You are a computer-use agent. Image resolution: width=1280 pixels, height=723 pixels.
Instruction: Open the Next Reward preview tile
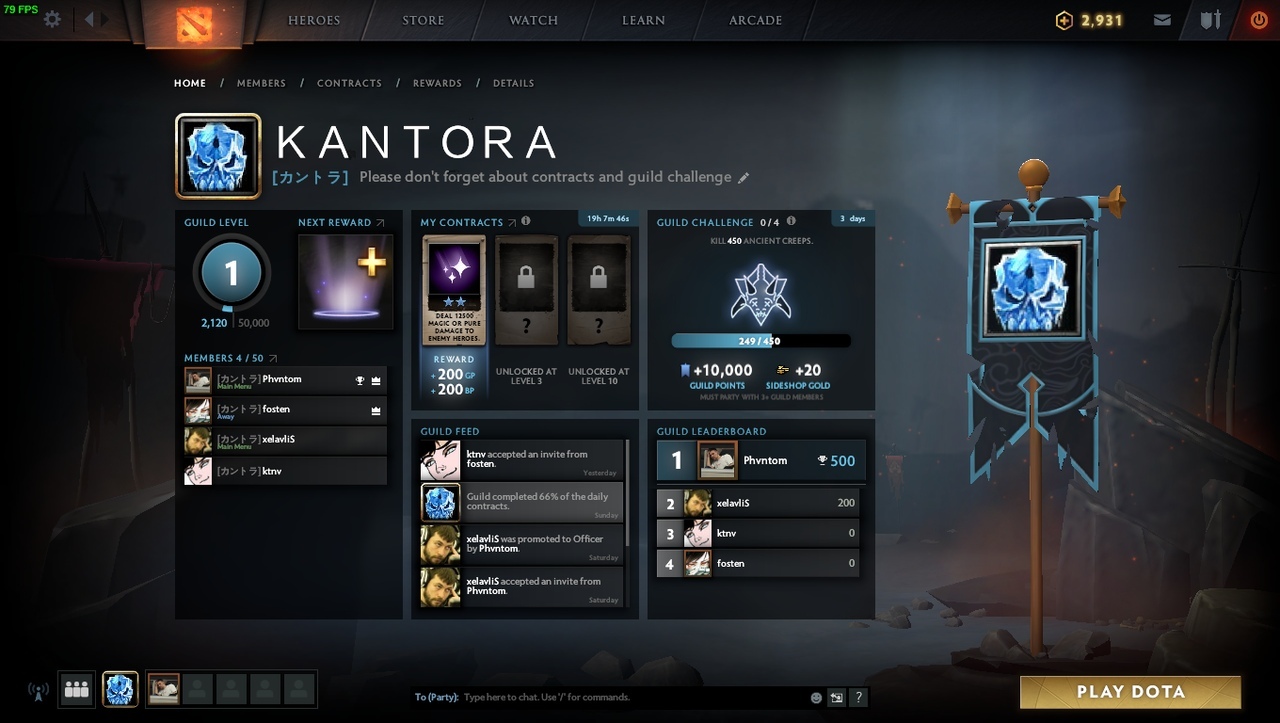tap(346, 282)
